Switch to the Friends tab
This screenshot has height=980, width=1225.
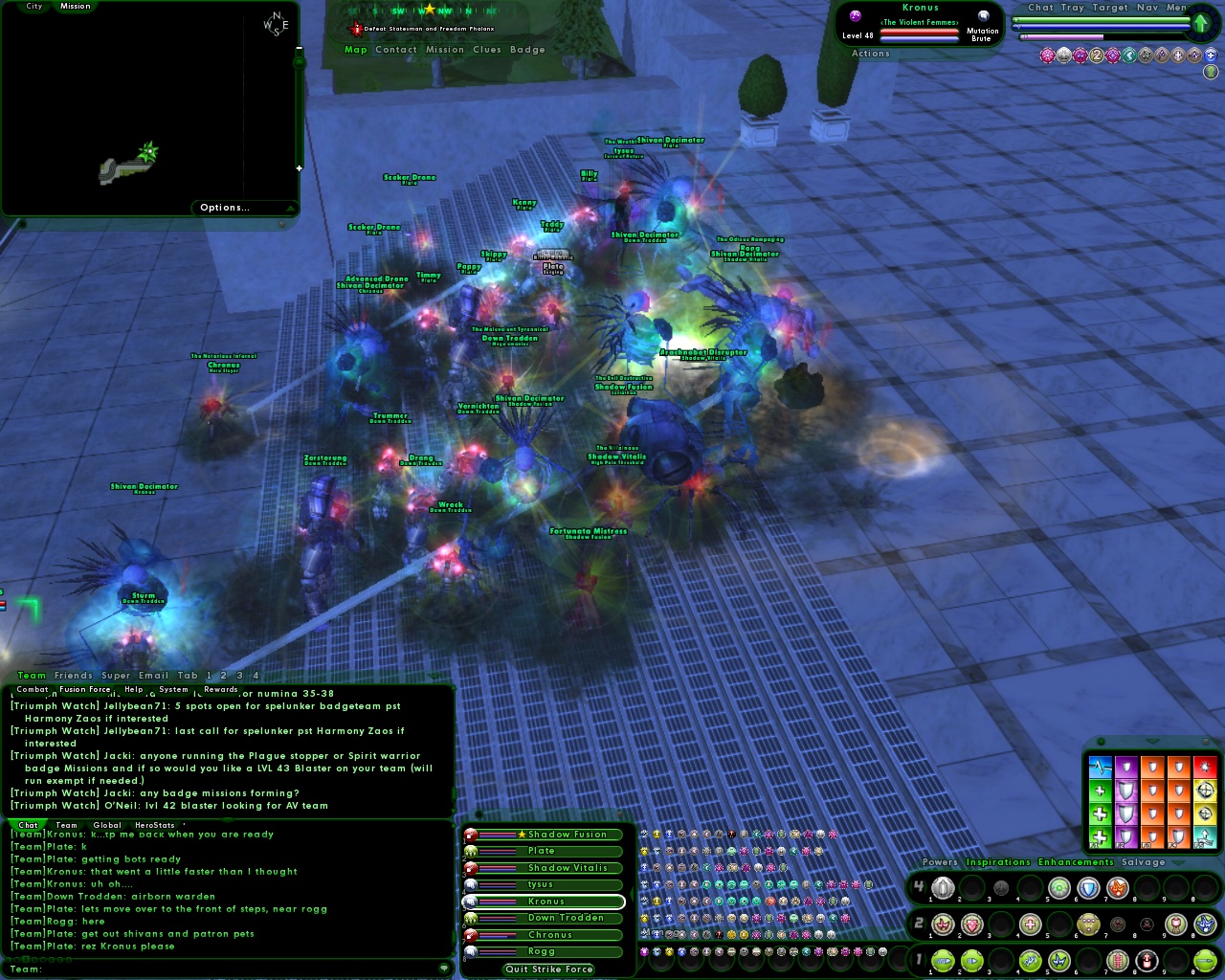tap(74, 676)
